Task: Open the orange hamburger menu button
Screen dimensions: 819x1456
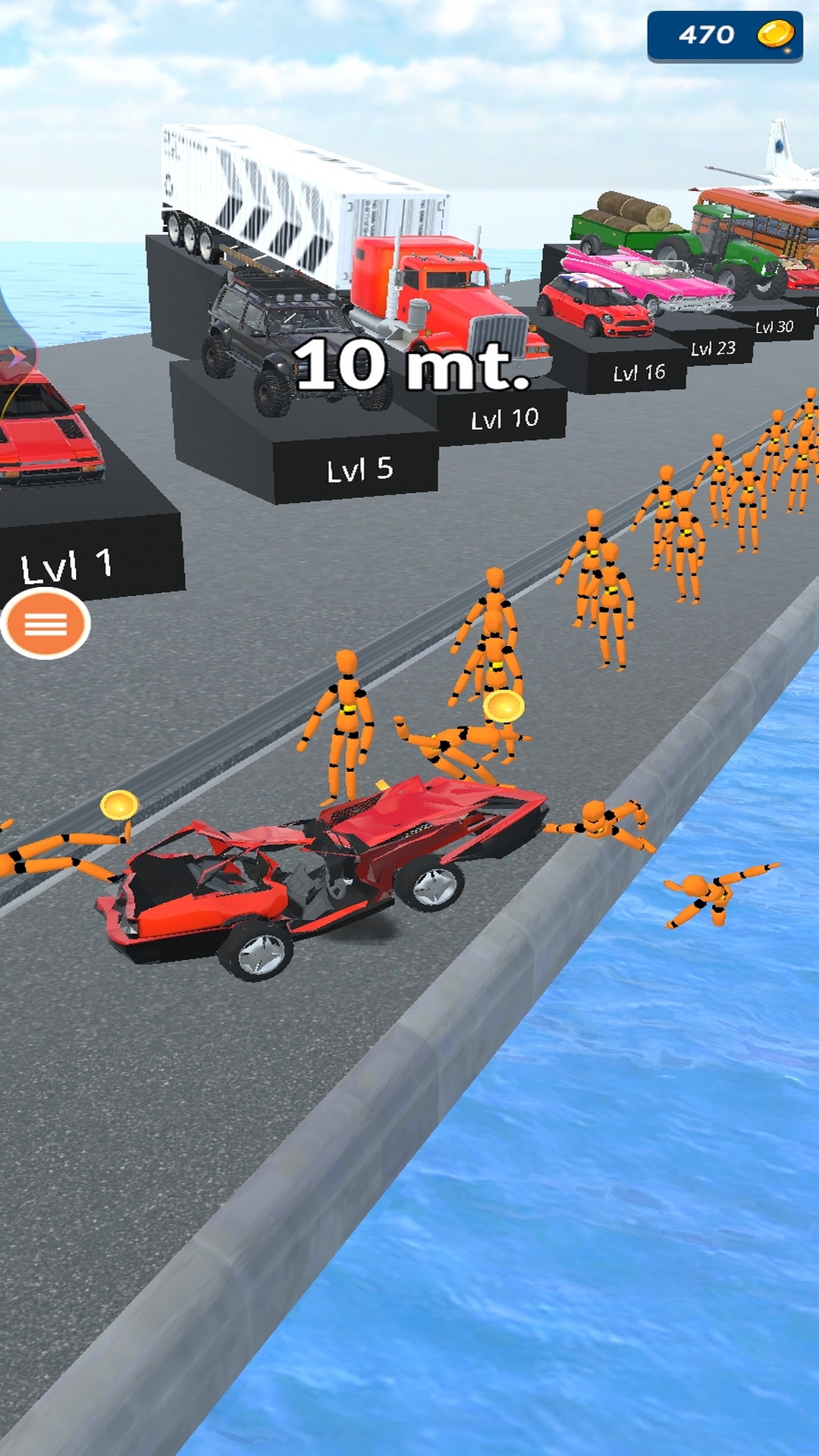Action: [x=45, y=624]
